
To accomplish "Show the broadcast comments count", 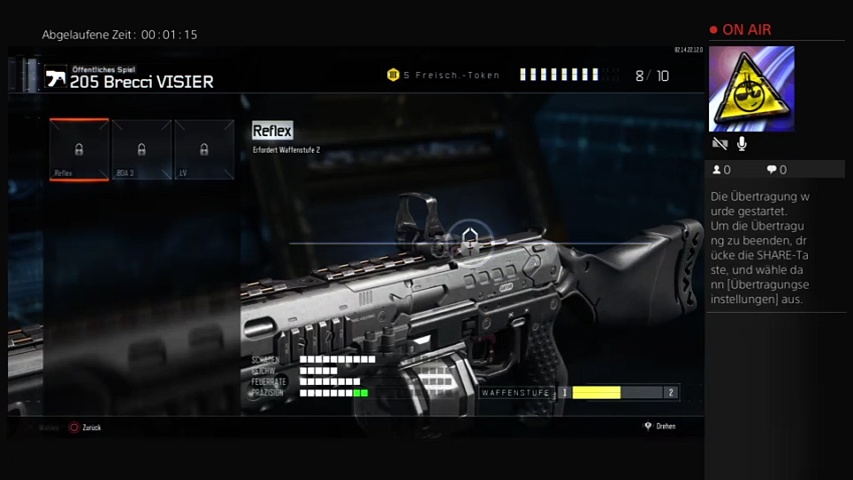I will (x=776, y=170).
